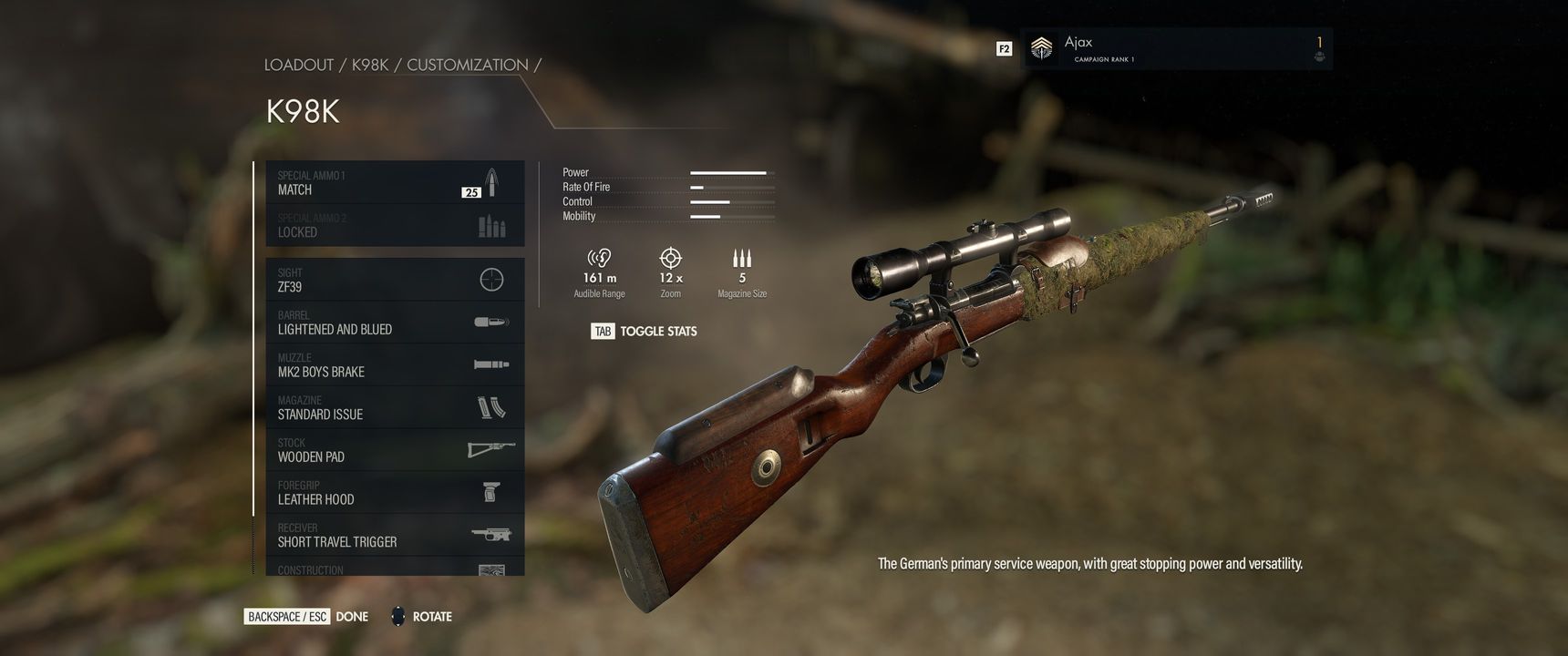This screenshot has width=1568, height=656.
Task: Select the Short Travel Trigger receiver
Action: (395, 535)
